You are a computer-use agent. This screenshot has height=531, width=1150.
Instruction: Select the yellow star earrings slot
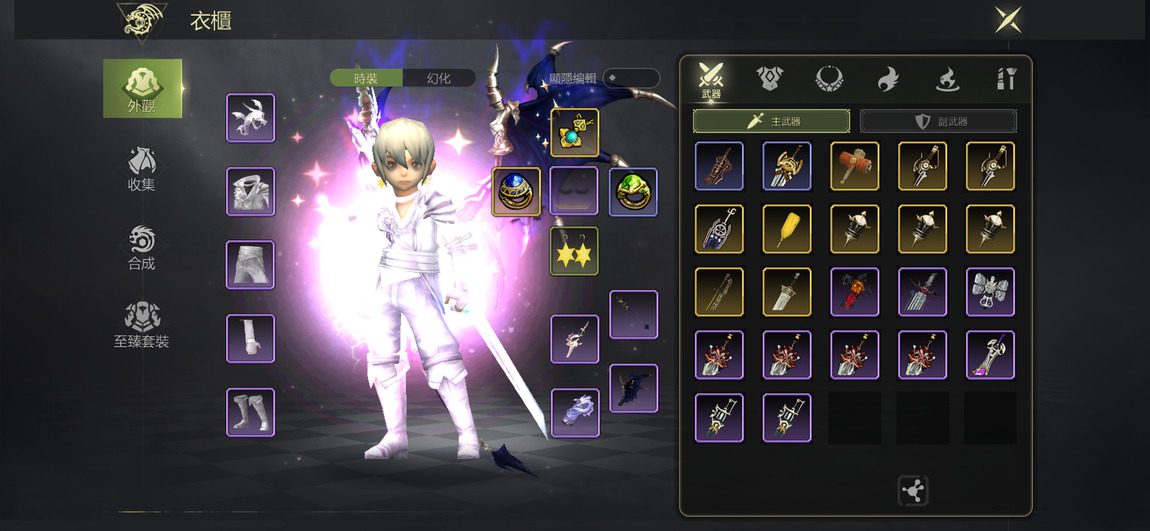574,251
